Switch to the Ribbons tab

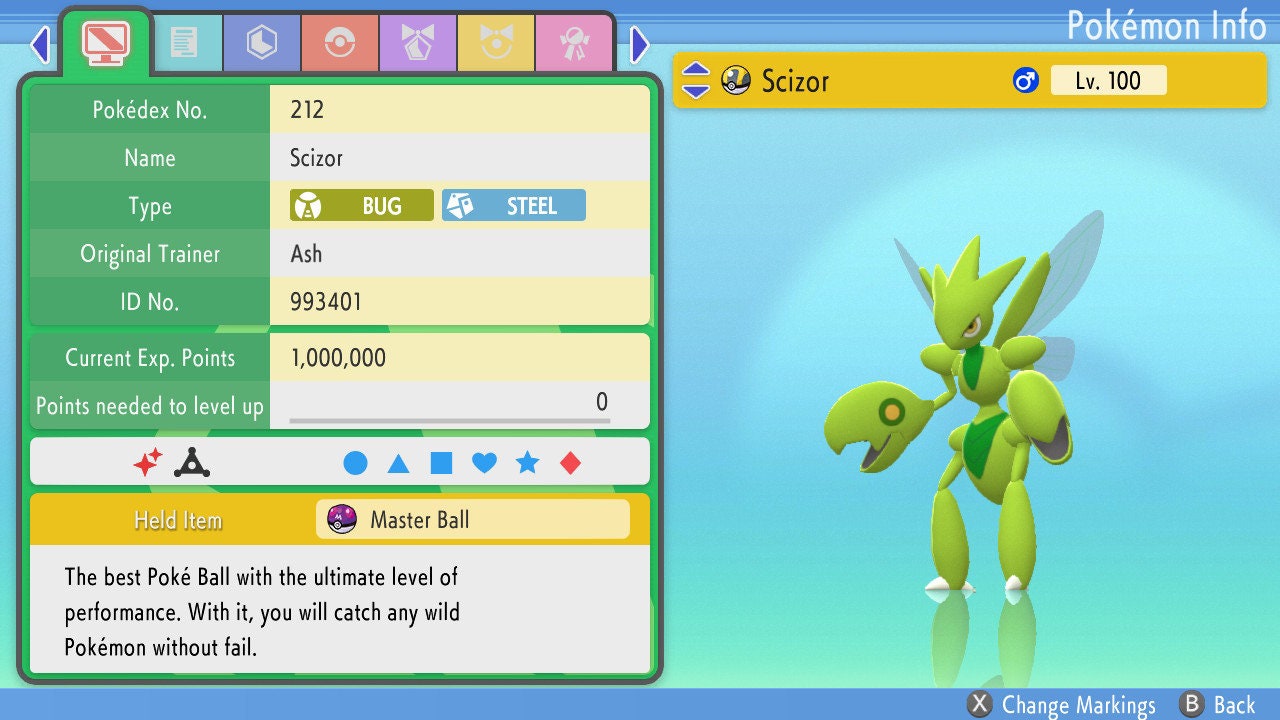[x=572, y=43]
